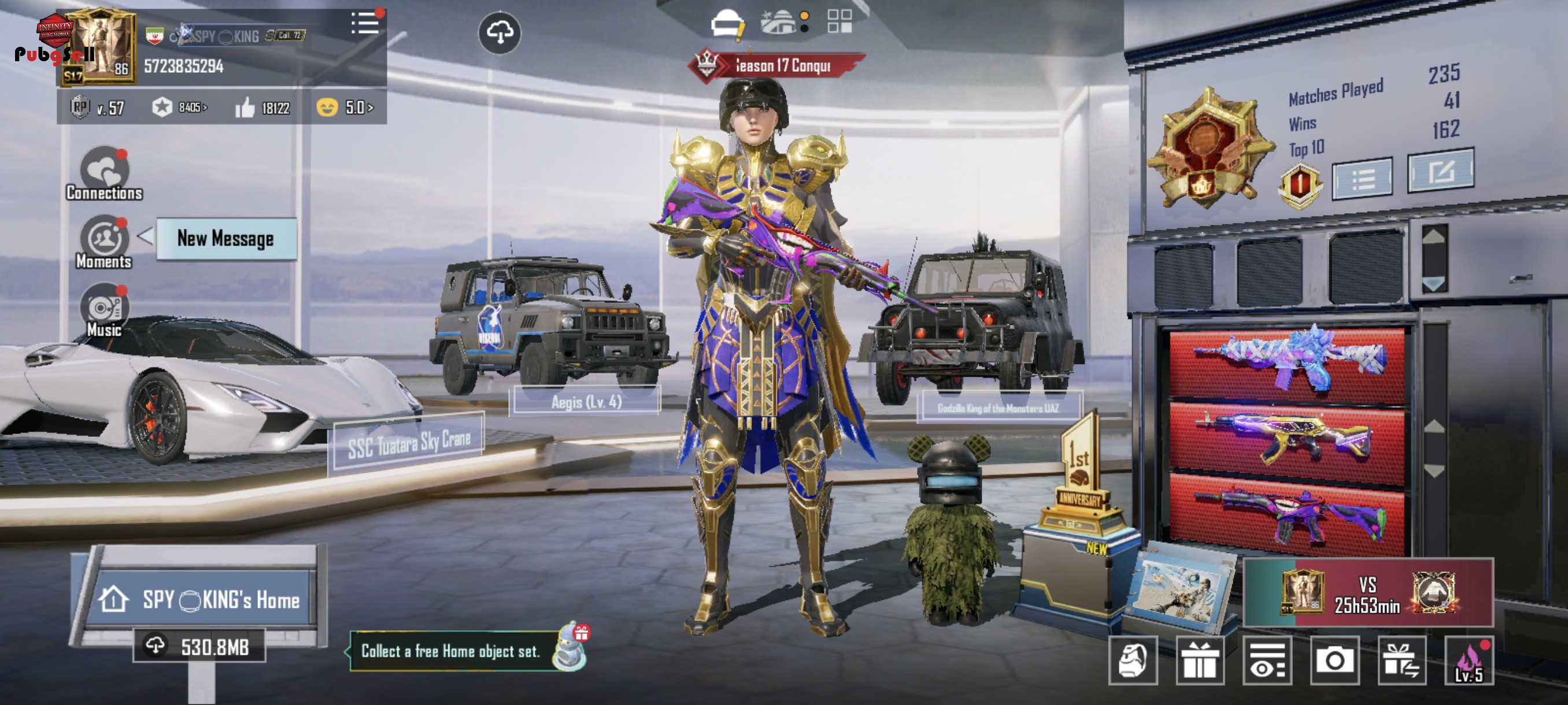Open the VS 25h53min matchup banner
The height and width of the screenshot is (705, 1568).
(1368, 592)
